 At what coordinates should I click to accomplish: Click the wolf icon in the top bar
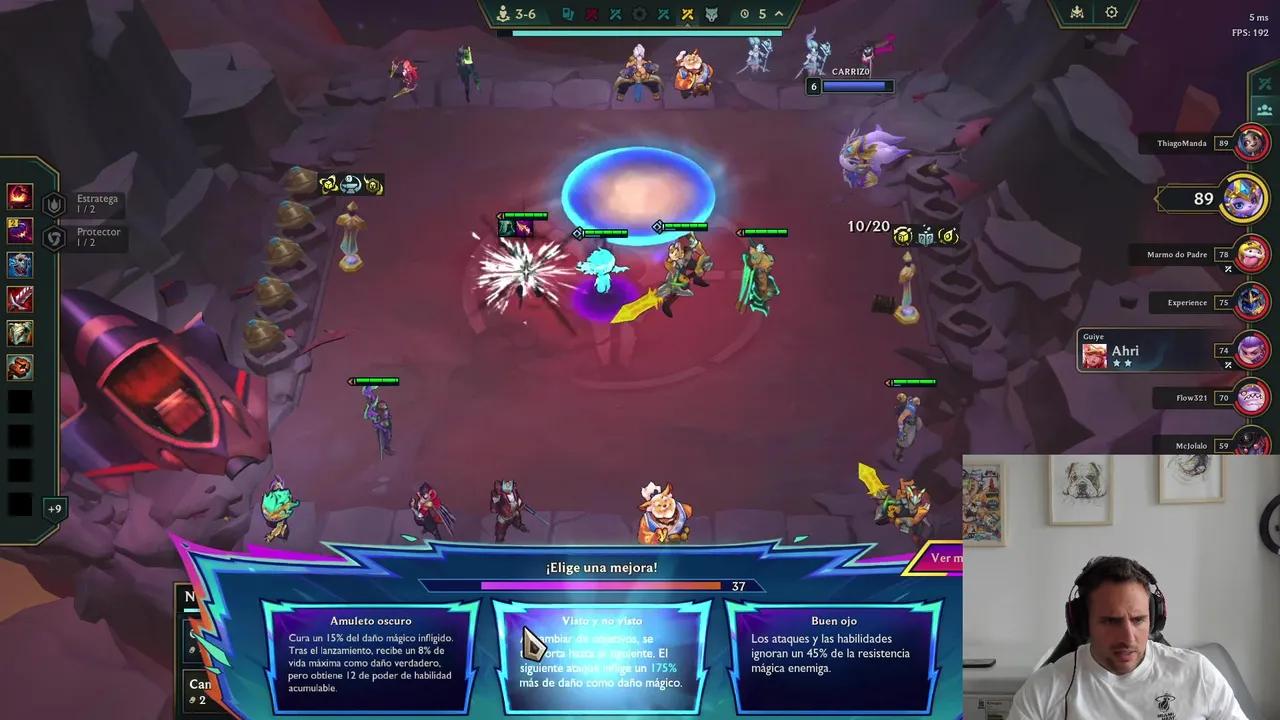[712, 13]
